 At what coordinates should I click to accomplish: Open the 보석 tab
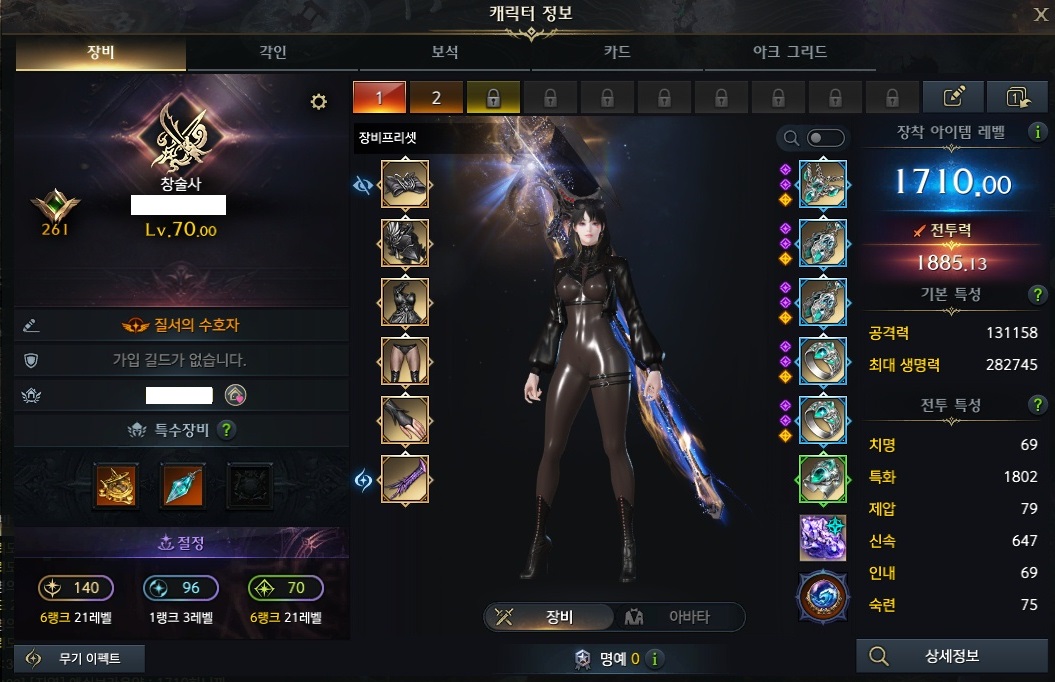[x=445, y=53]
